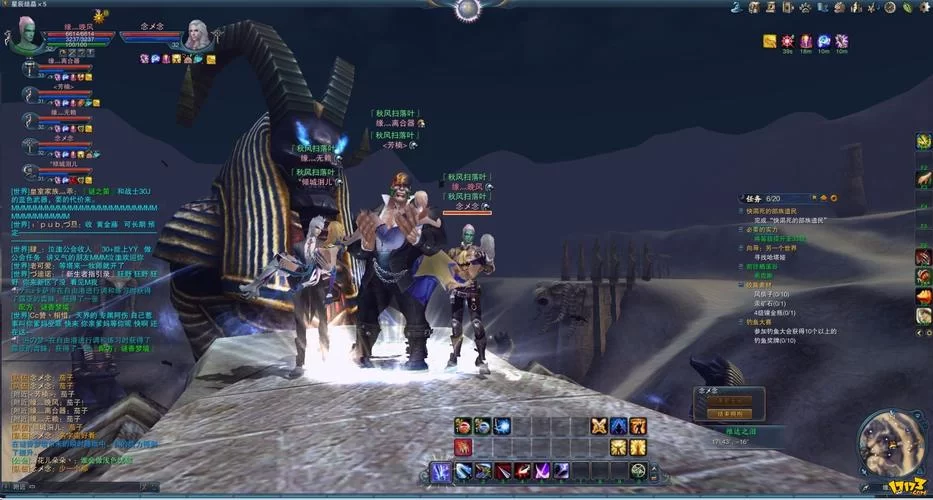Image resolution: width=933 pixels, height=500 pixels.
Task: Click the red creature skill icon
Action: tap(463, 447)
